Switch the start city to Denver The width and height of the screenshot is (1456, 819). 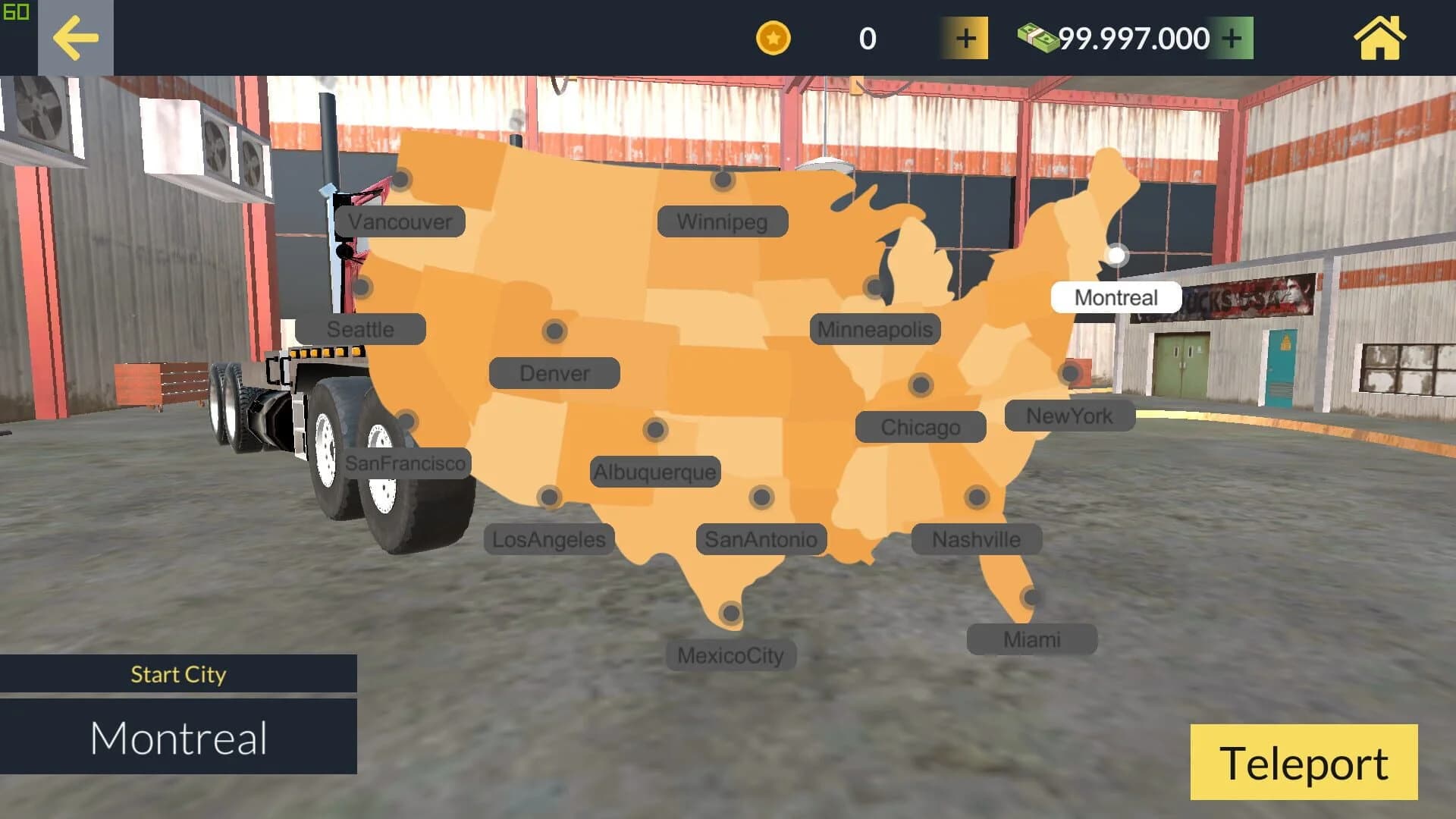point(554,372)
